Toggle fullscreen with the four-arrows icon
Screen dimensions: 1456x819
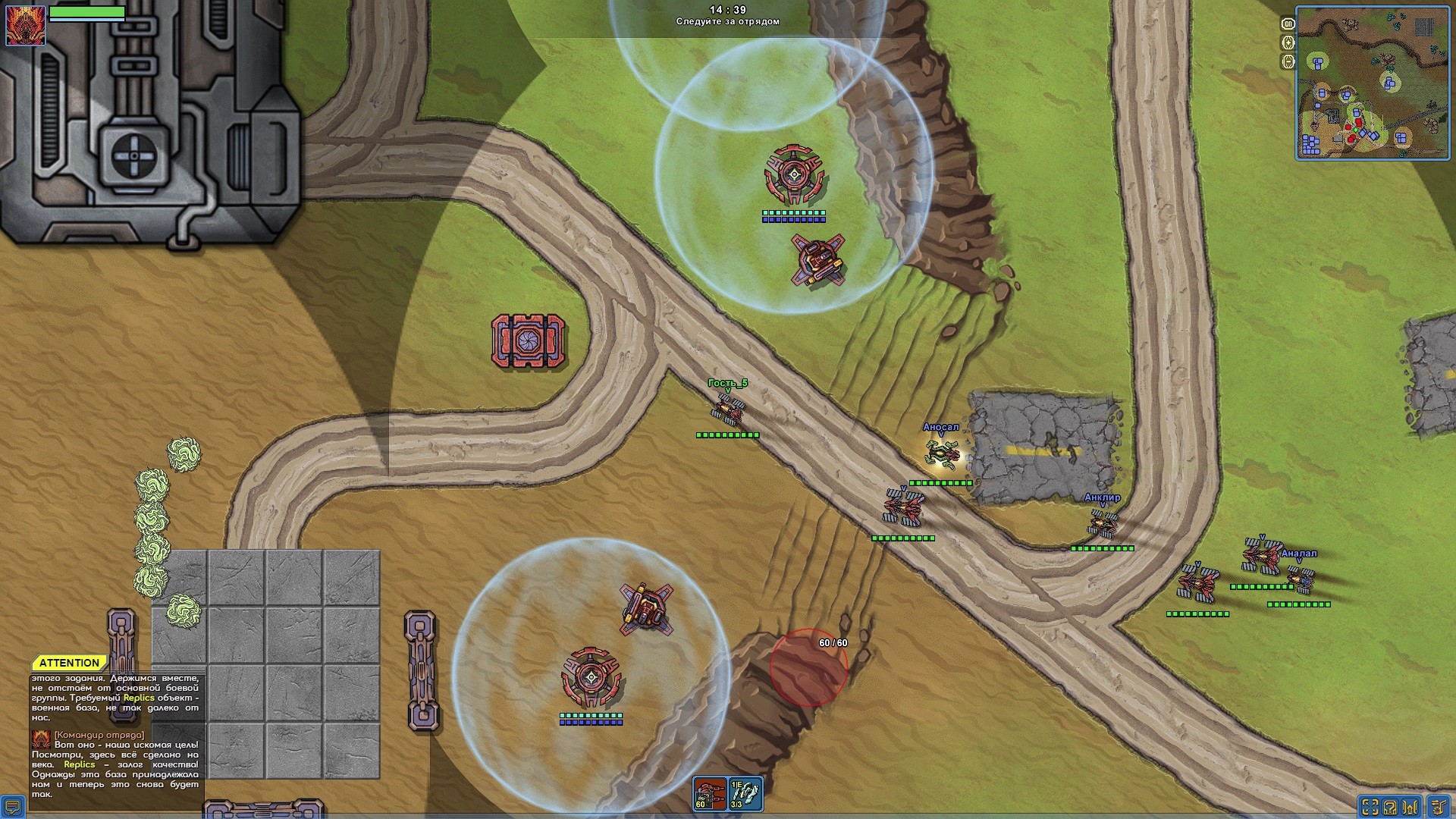click(x=1369, y=807)
